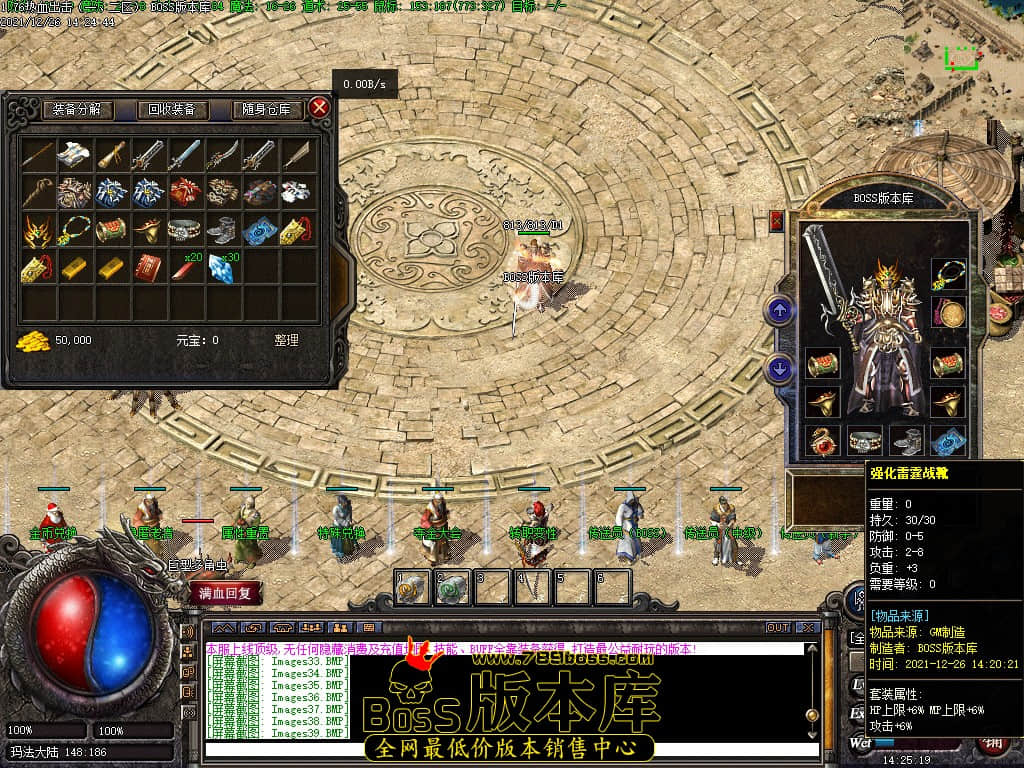The image size is (1024, 768).
Task: Open the 装备分解 equipment dismantle button
Action: tap(78, 109)
